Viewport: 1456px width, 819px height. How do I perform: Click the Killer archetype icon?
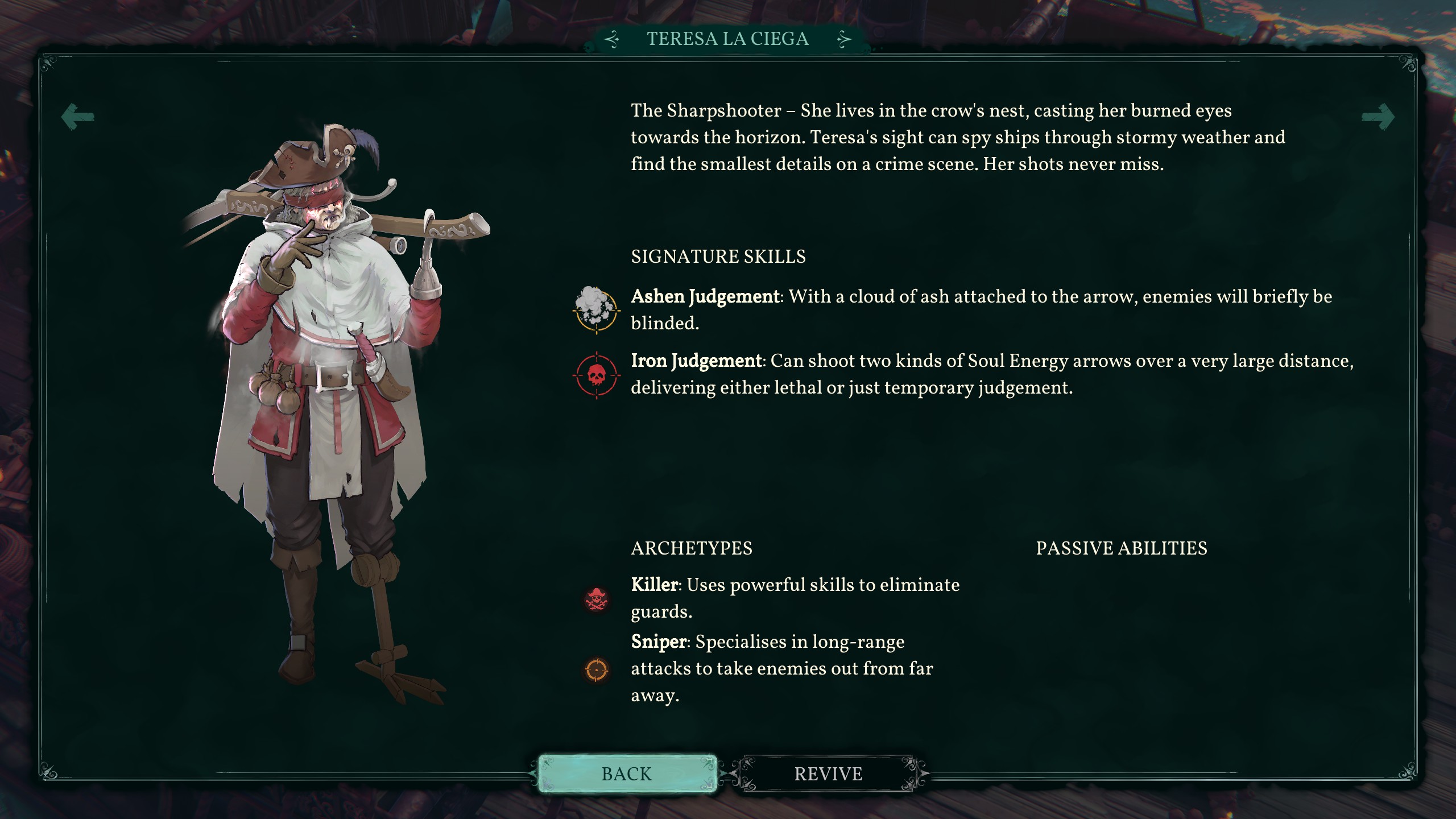pyautogui.click(x=597, y=599)
